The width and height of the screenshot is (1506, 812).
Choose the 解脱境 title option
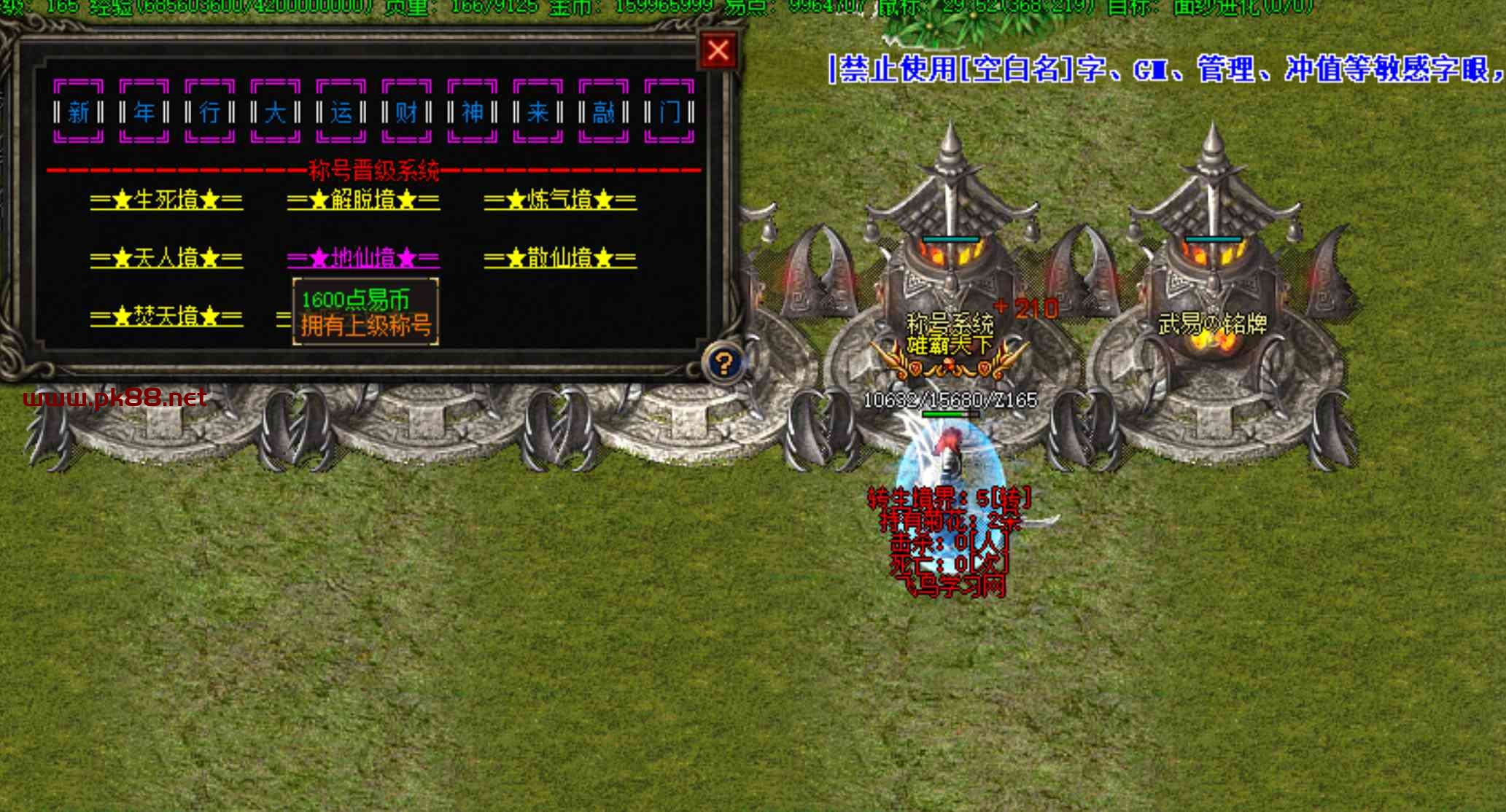(x=363, y=200)
